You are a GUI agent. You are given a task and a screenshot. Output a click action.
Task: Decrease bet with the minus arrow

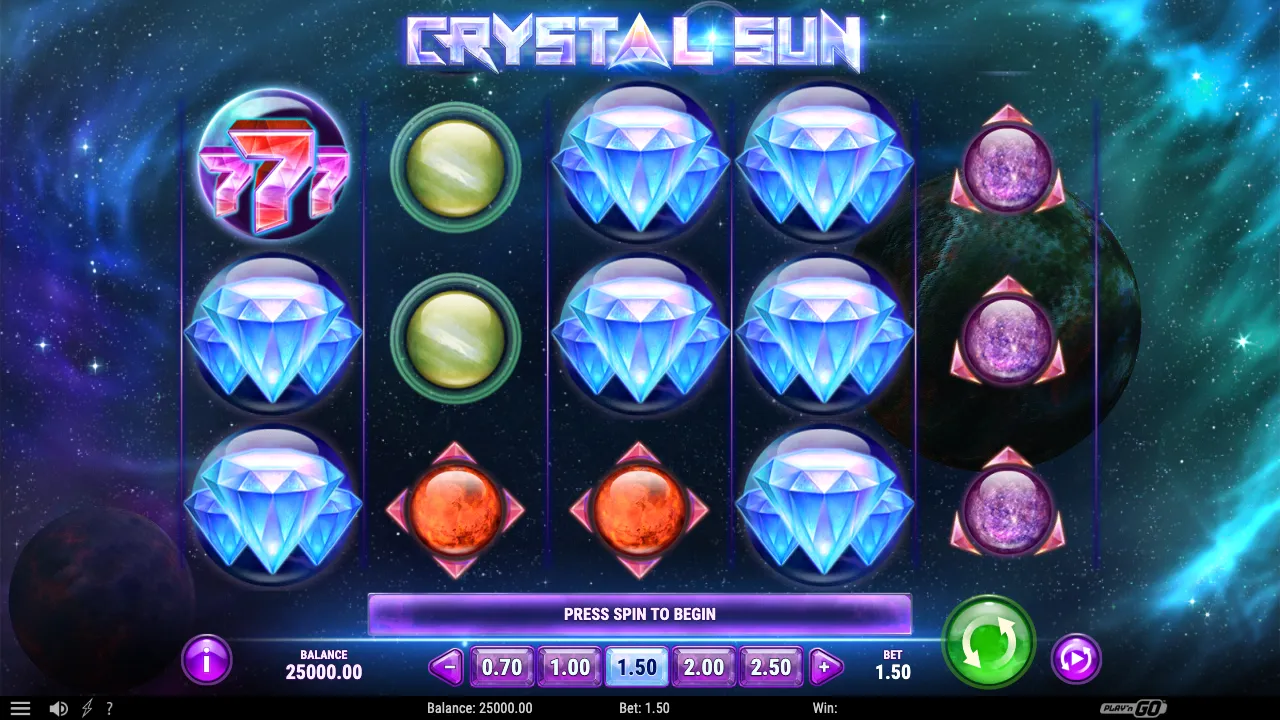(446, 666)
